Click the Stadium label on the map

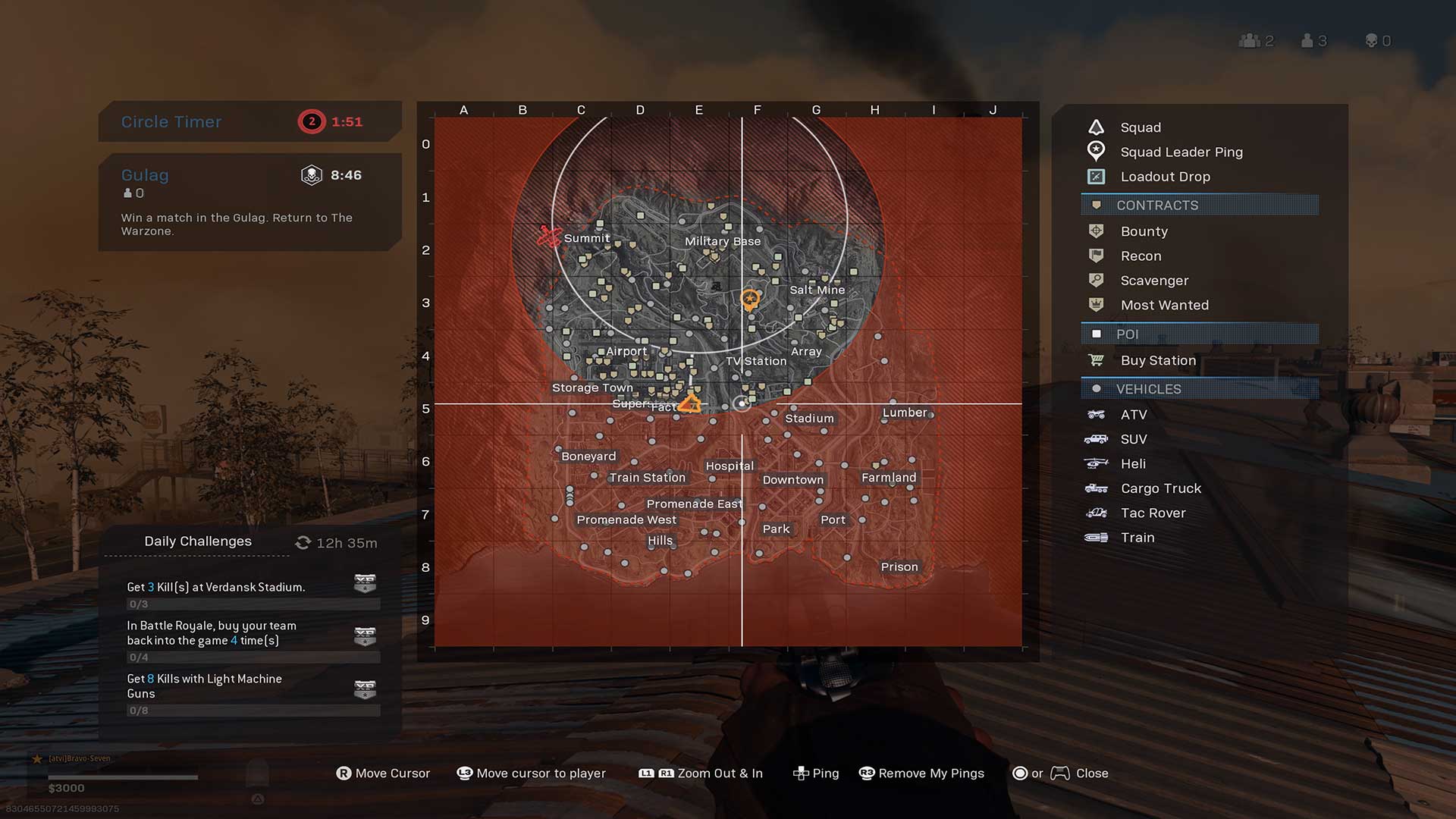[809, 419]
